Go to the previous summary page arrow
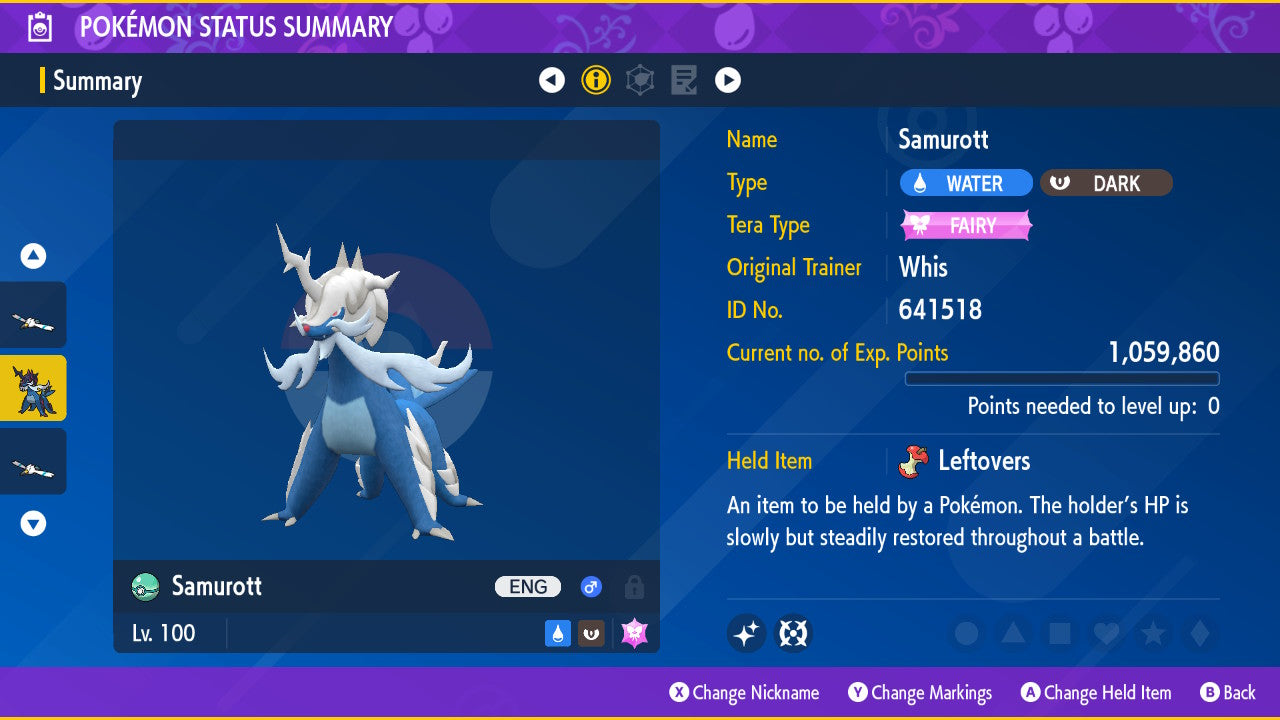Viewport: 1280px width, 720px height. pos(552,80)
